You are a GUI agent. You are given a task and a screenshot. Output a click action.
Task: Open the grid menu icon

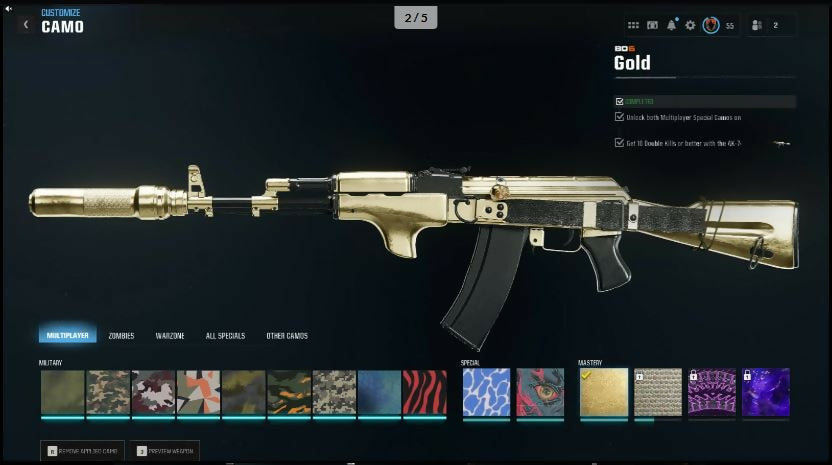point(633,25)
